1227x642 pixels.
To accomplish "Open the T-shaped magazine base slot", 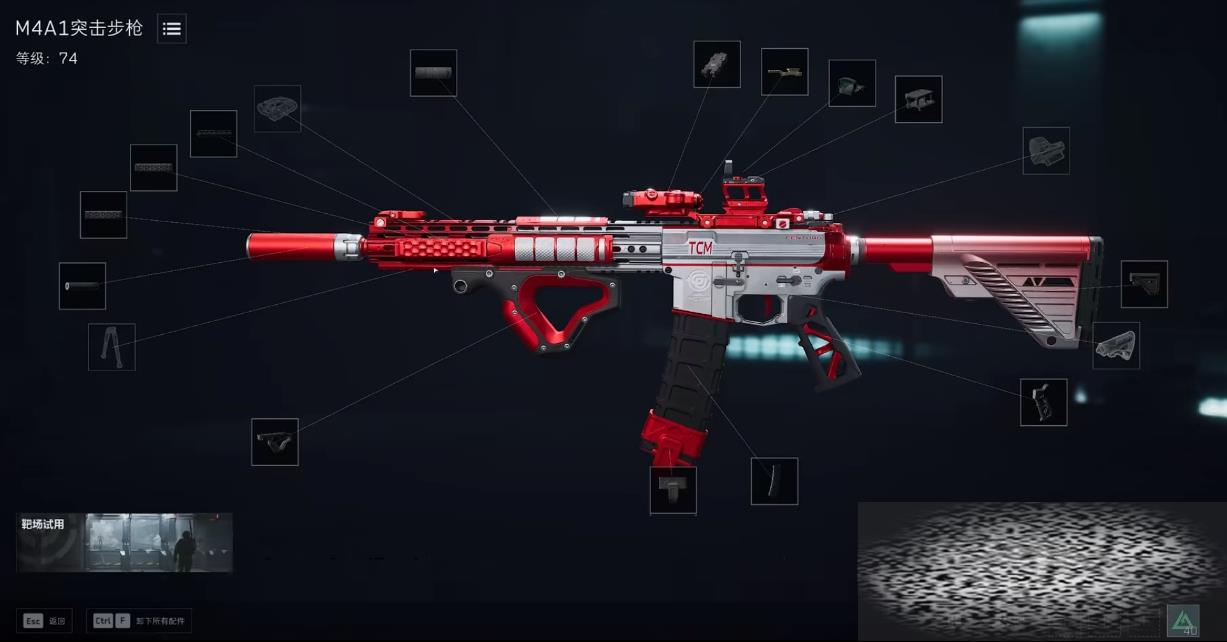I will [x=673, y=490].
